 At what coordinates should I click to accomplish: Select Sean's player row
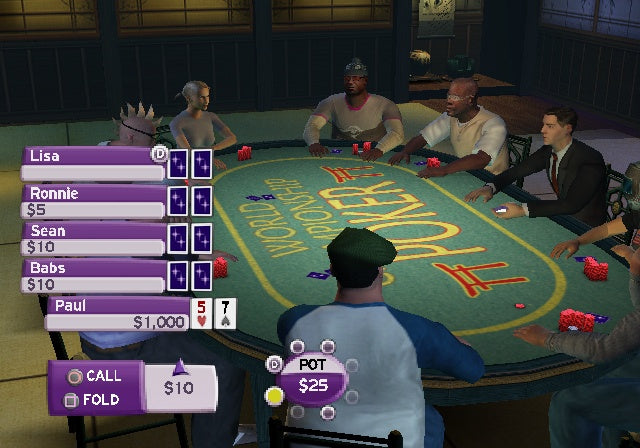pos(92,238)
